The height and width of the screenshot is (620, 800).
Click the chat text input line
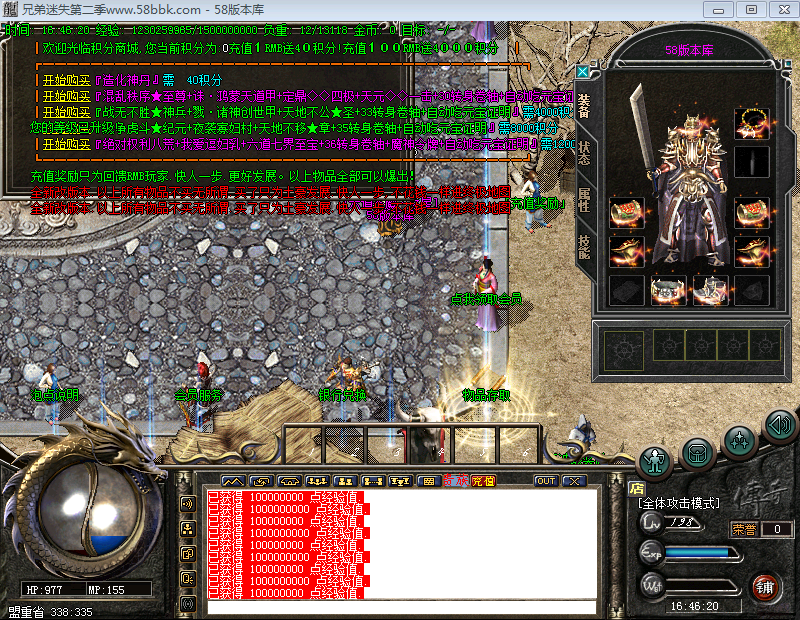pos(400,607)
